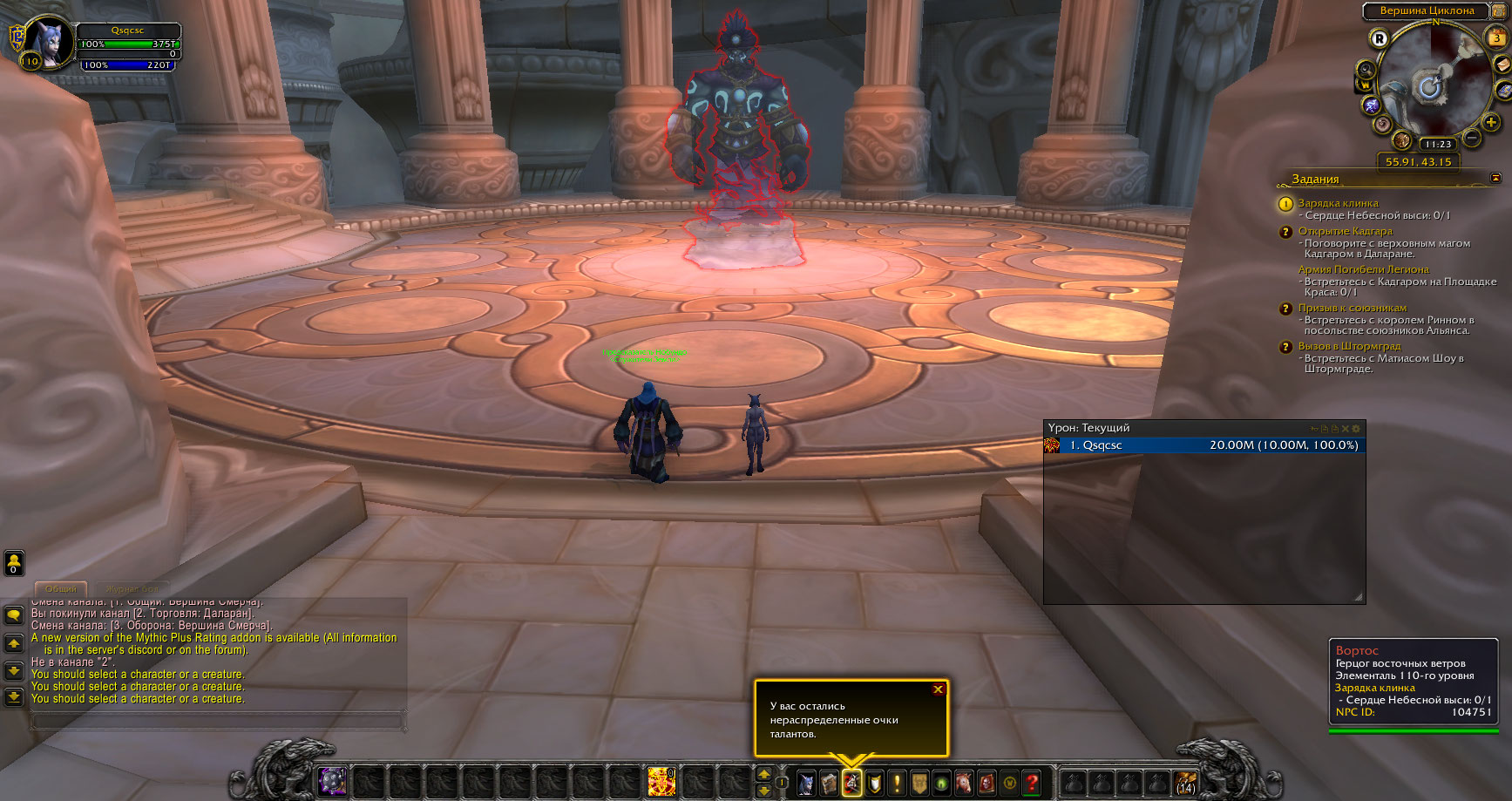This screenshot has width=1512, height=801.
Task: Switch to the Журнал боя chat tab
Action: click(132, 589)
